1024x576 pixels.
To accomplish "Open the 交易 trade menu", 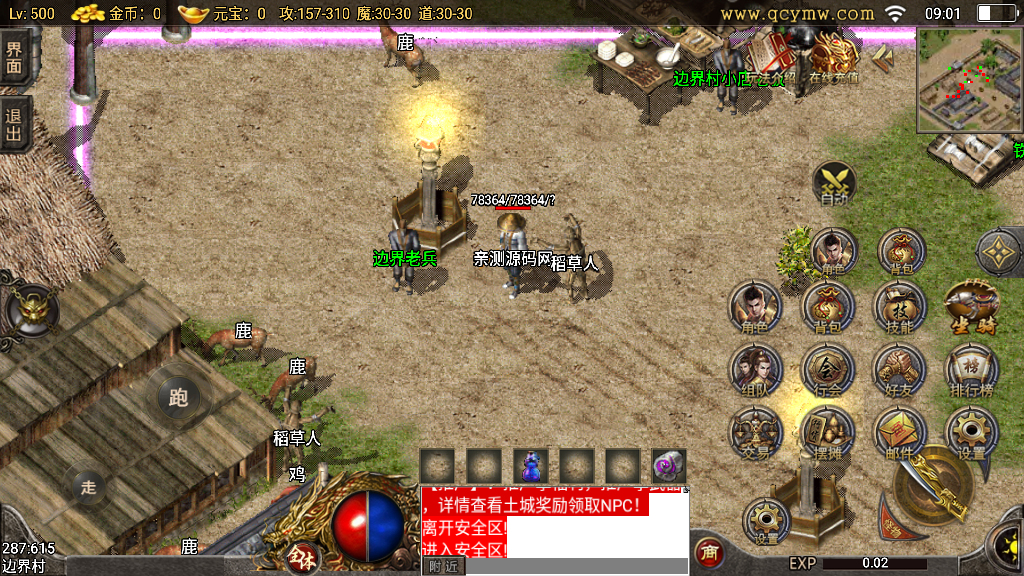I will 756,434.
